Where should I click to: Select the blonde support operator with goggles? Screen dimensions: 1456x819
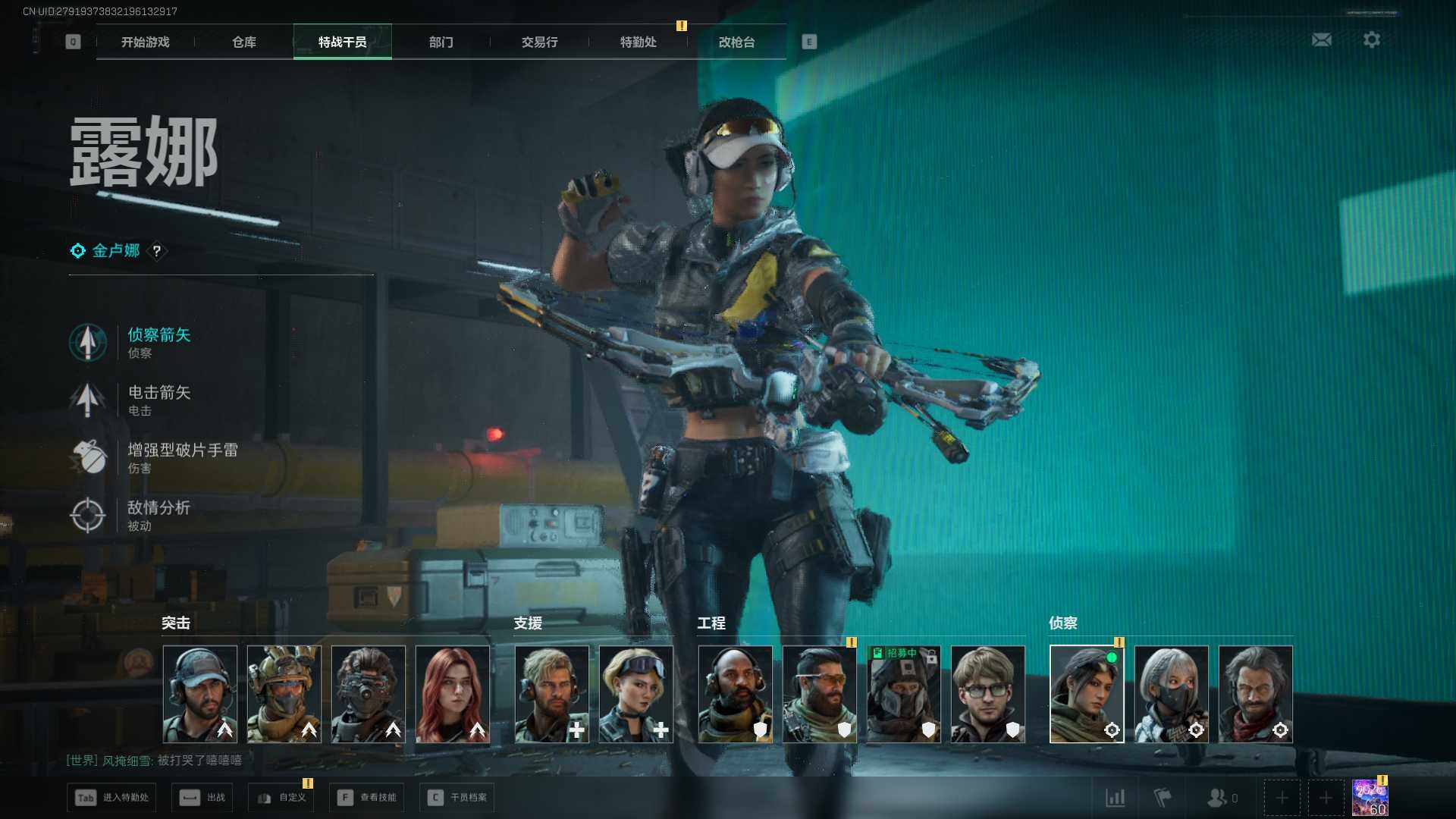636,694
